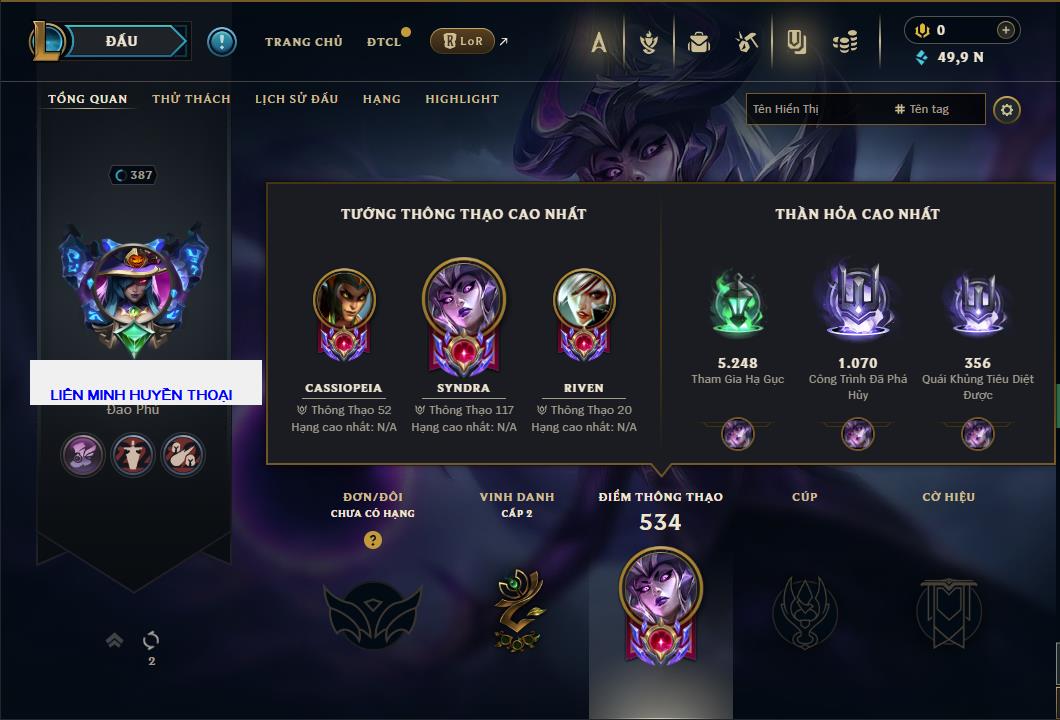Viewport: 1060px width, 720px height.
Task: Click the plus button to buy RP
Action: pos(1006,31)
